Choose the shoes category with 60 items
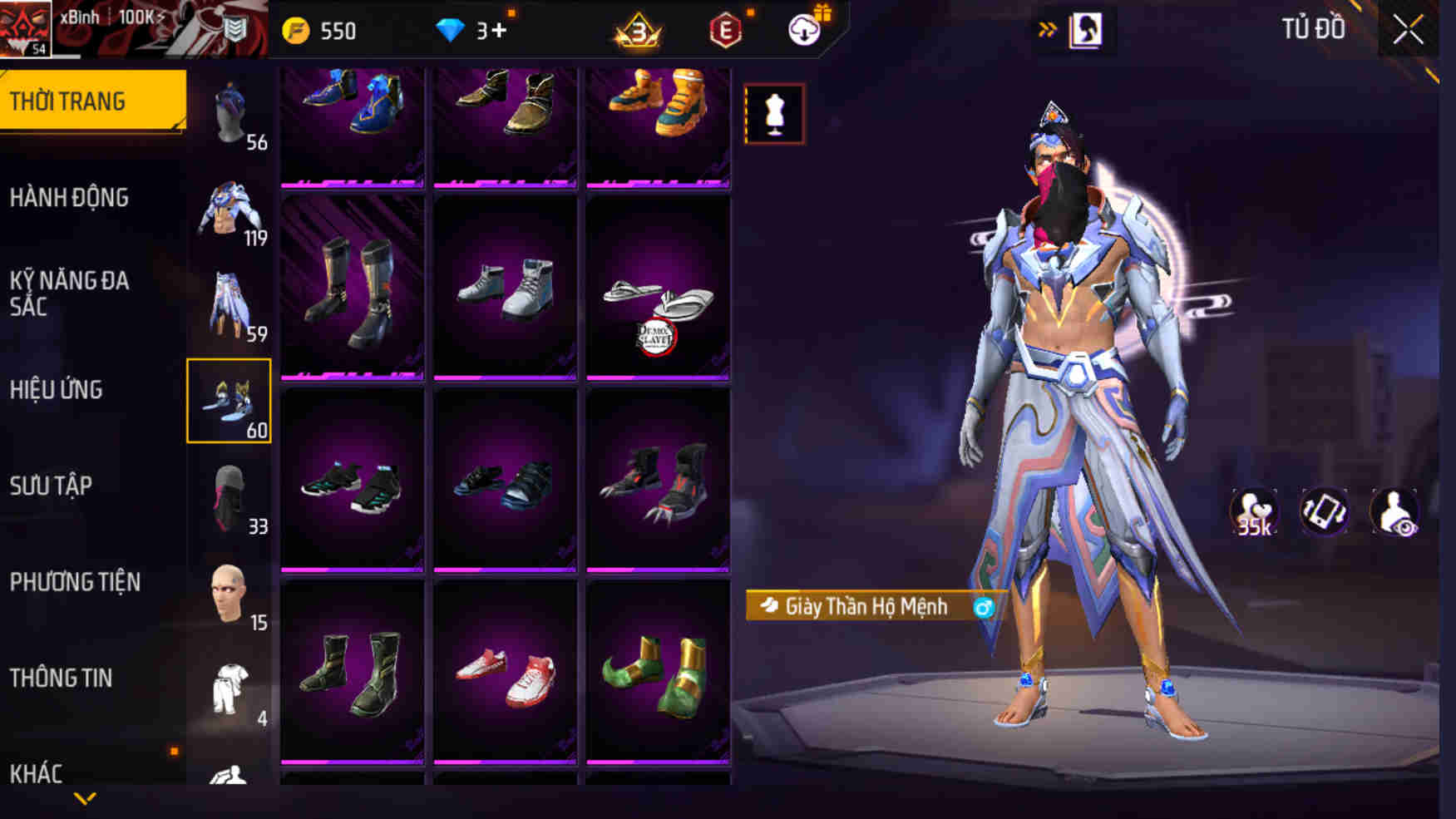 click(x=229, y=401)
